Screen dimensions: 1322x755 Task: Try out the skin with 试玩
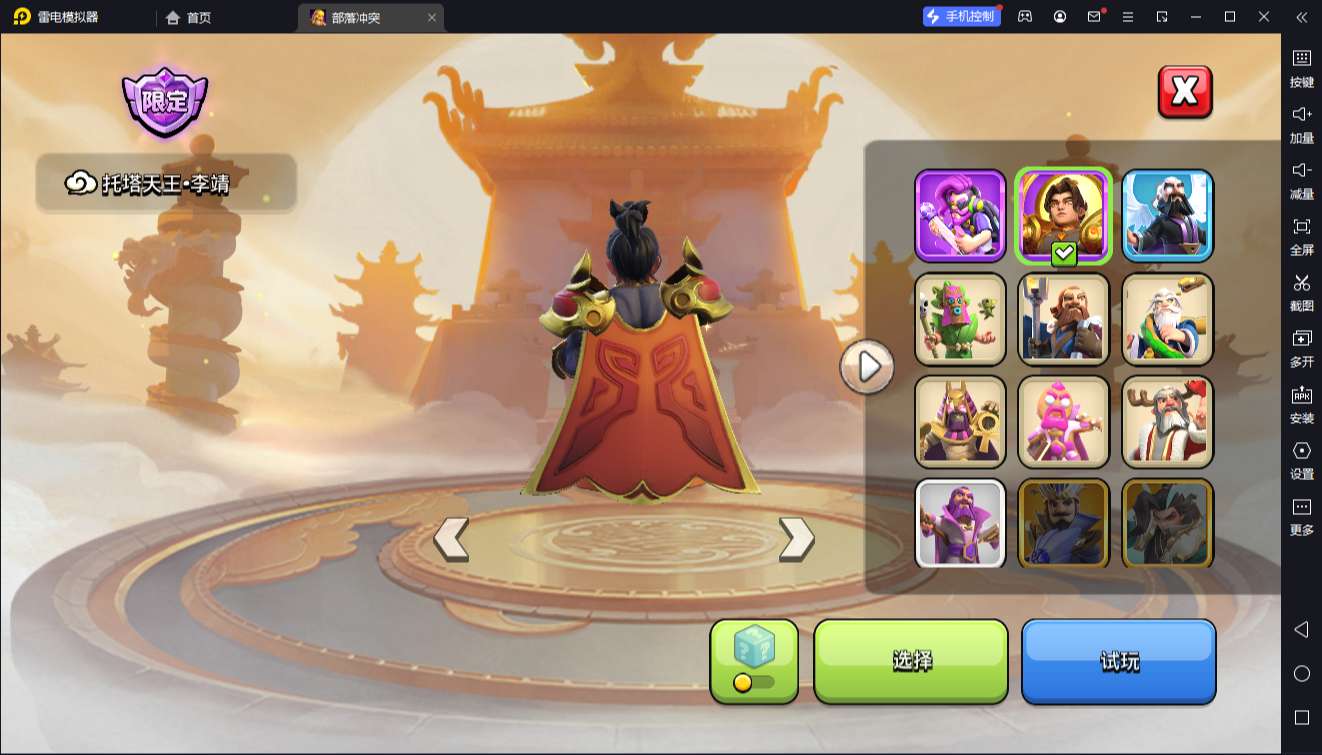(x=1118, y=661)
